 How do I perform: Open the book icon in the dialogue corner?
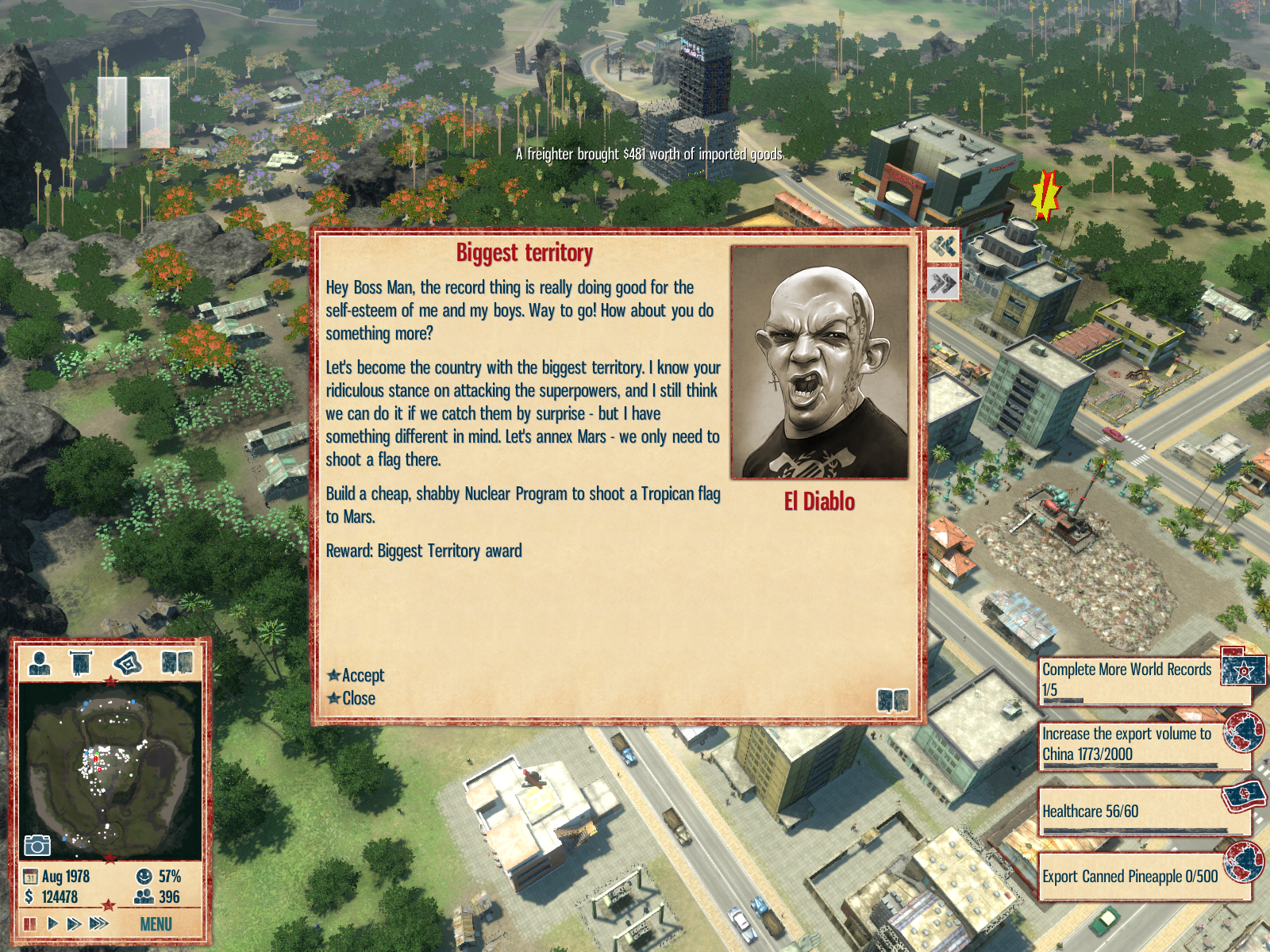pos(892,700)
